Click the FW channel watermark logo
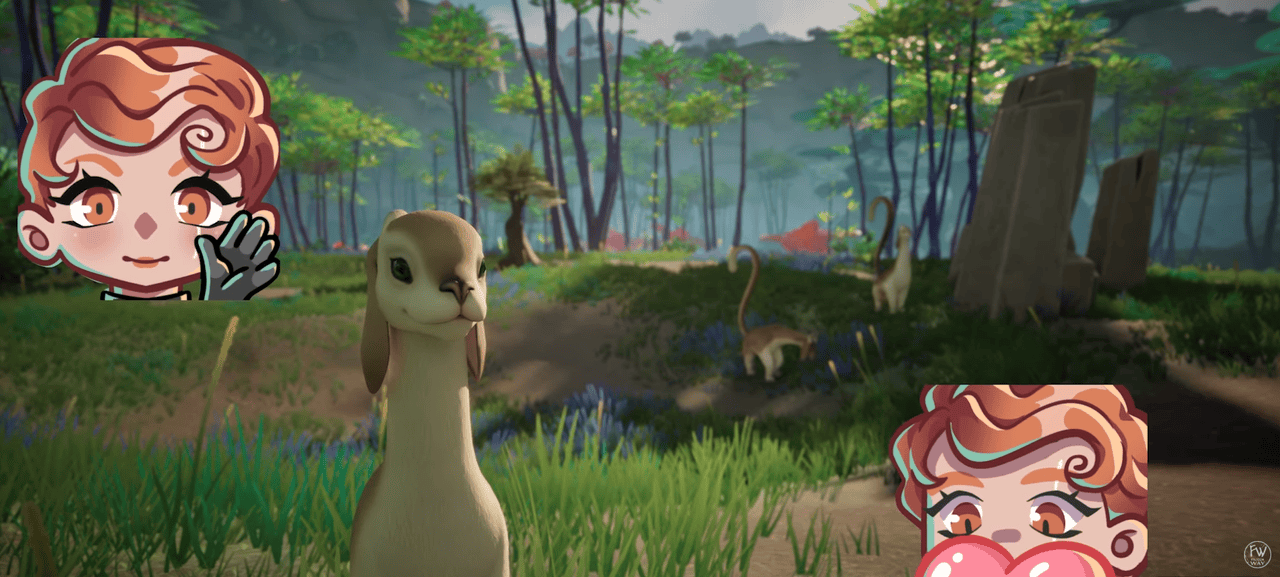This screenshot has width=1280, height=577. click(x=1256, y=554)
